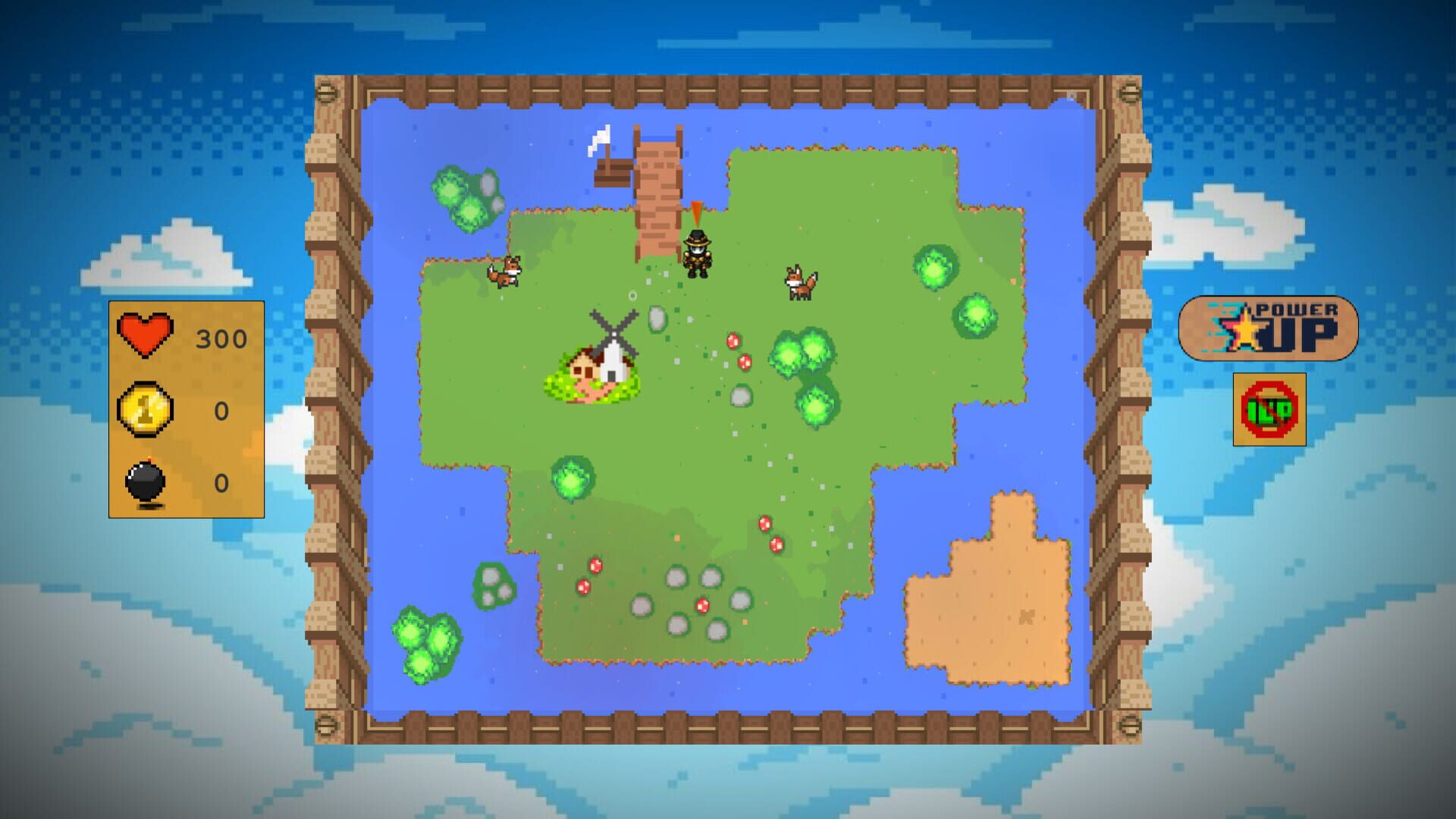Image resolution: width=1456 pixels, height=819 pixels.
Task: Click the red mushroom near the map center
Action: pyautogui.click(x=732, y=341)
